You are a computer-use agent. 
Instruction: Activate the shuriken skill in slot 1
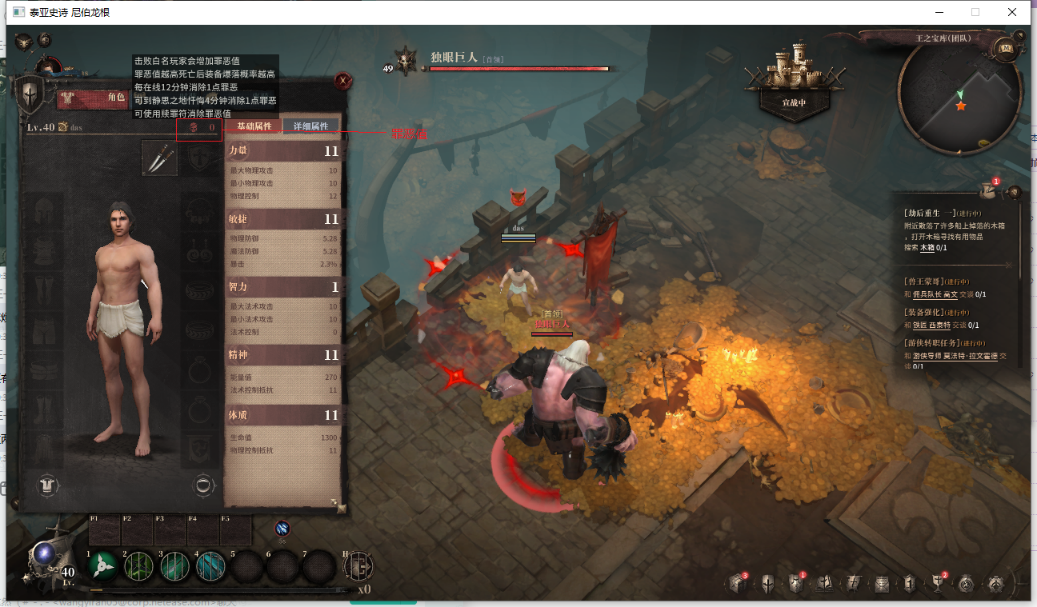(x=102, y=566)
